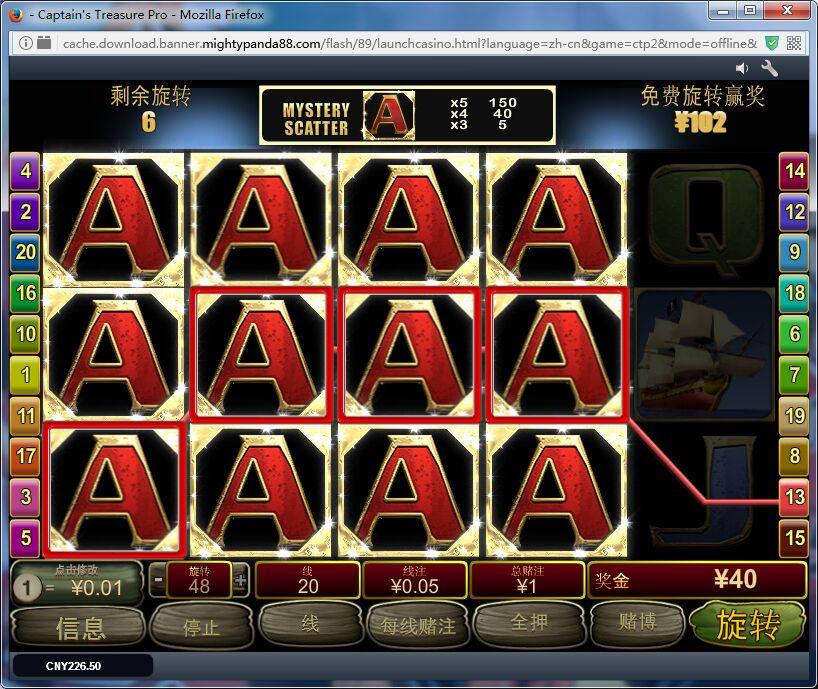Click the browser address bar URL
This screenshot has height=689, width=818.
(x=400, y=43)
